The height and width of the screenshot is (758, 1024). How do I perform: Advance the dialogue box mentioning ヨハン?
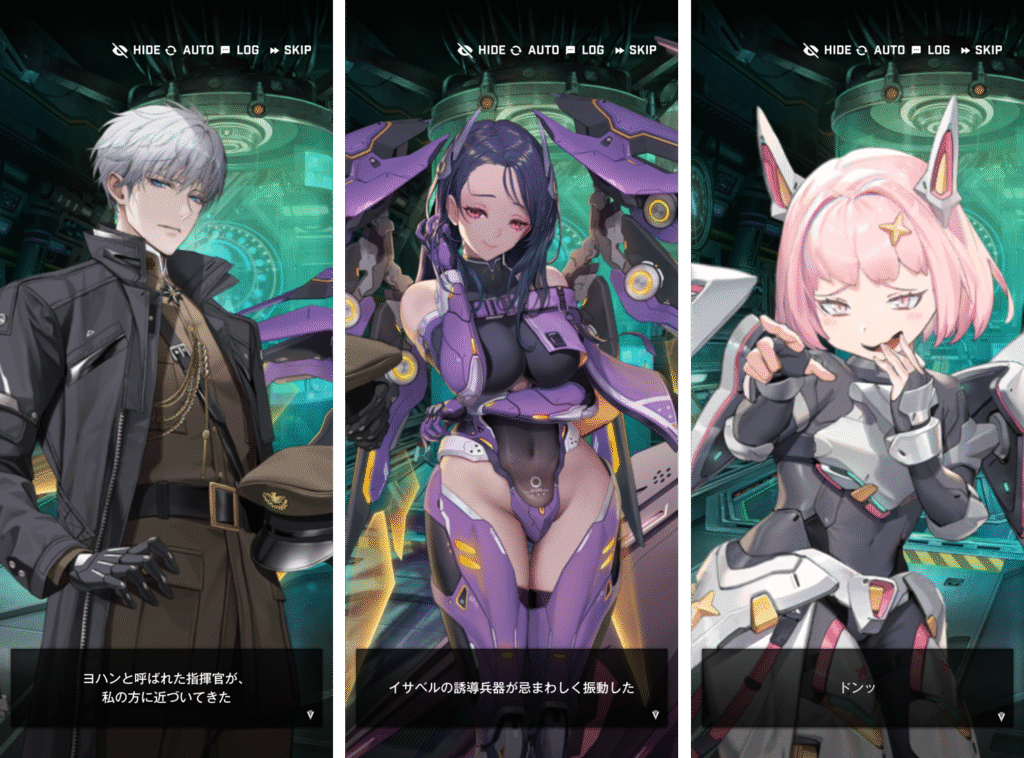[x=166, y=688]
